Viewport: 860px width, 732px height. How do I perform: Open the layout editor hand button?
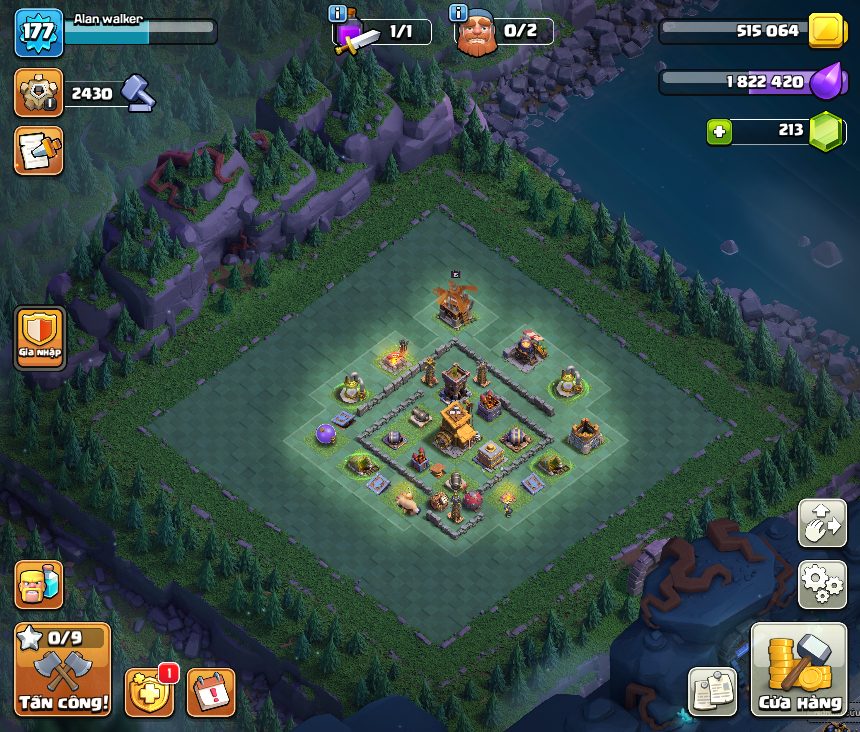coord(822,524)
